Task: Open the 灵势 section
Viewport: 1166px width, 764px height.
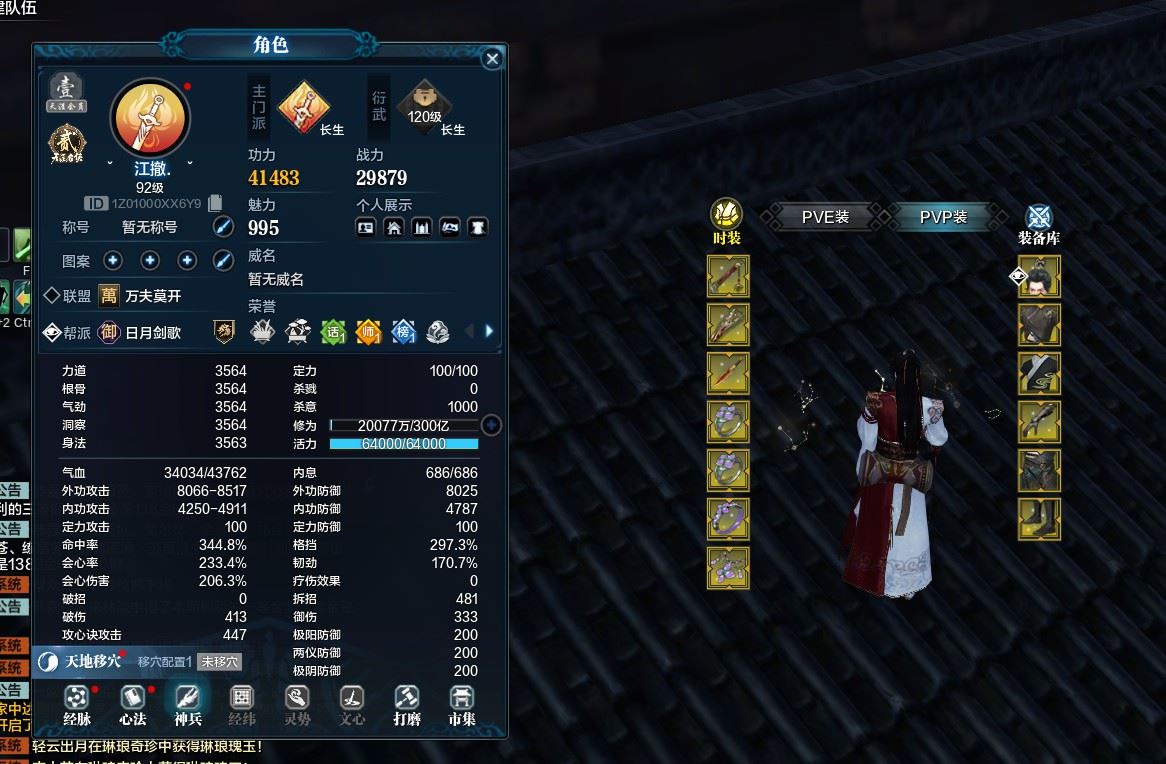Action: (x=297, y=702)
